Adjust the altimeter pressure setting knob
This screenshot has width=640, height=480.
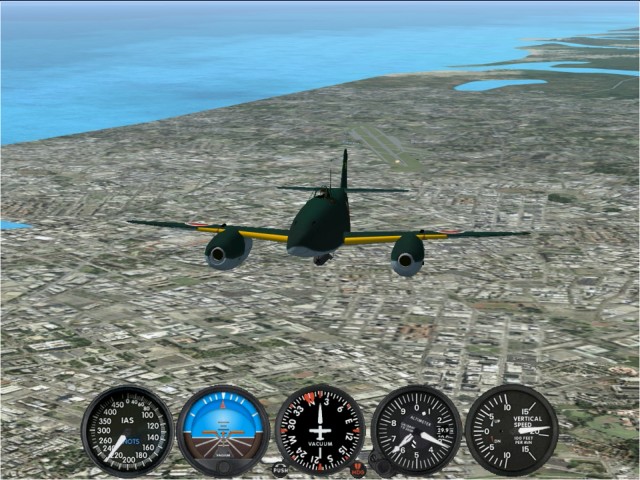click(x=381, y=462)
